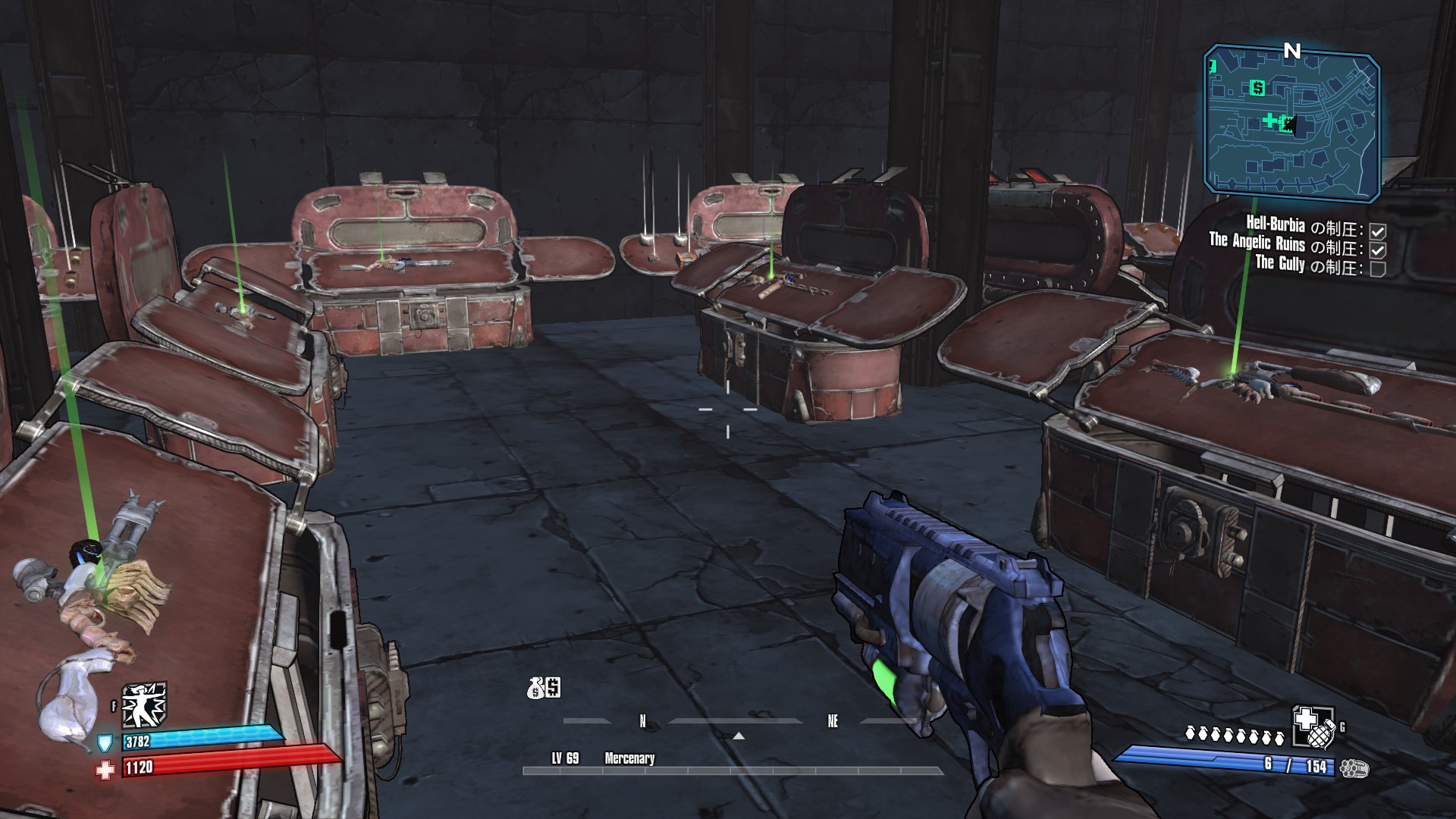Click the money bag compass icon

click(544, 688)
